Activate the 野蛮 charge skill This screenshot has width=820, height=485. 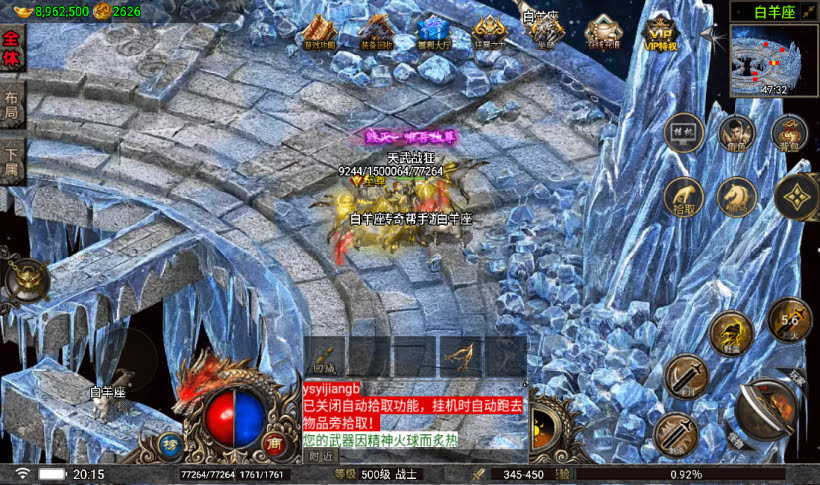731,333
